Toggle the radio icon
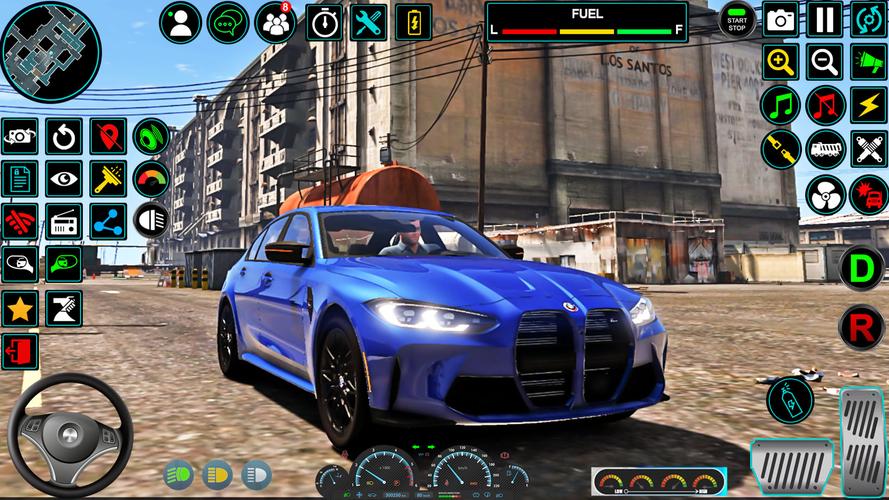 click(64, 222)
